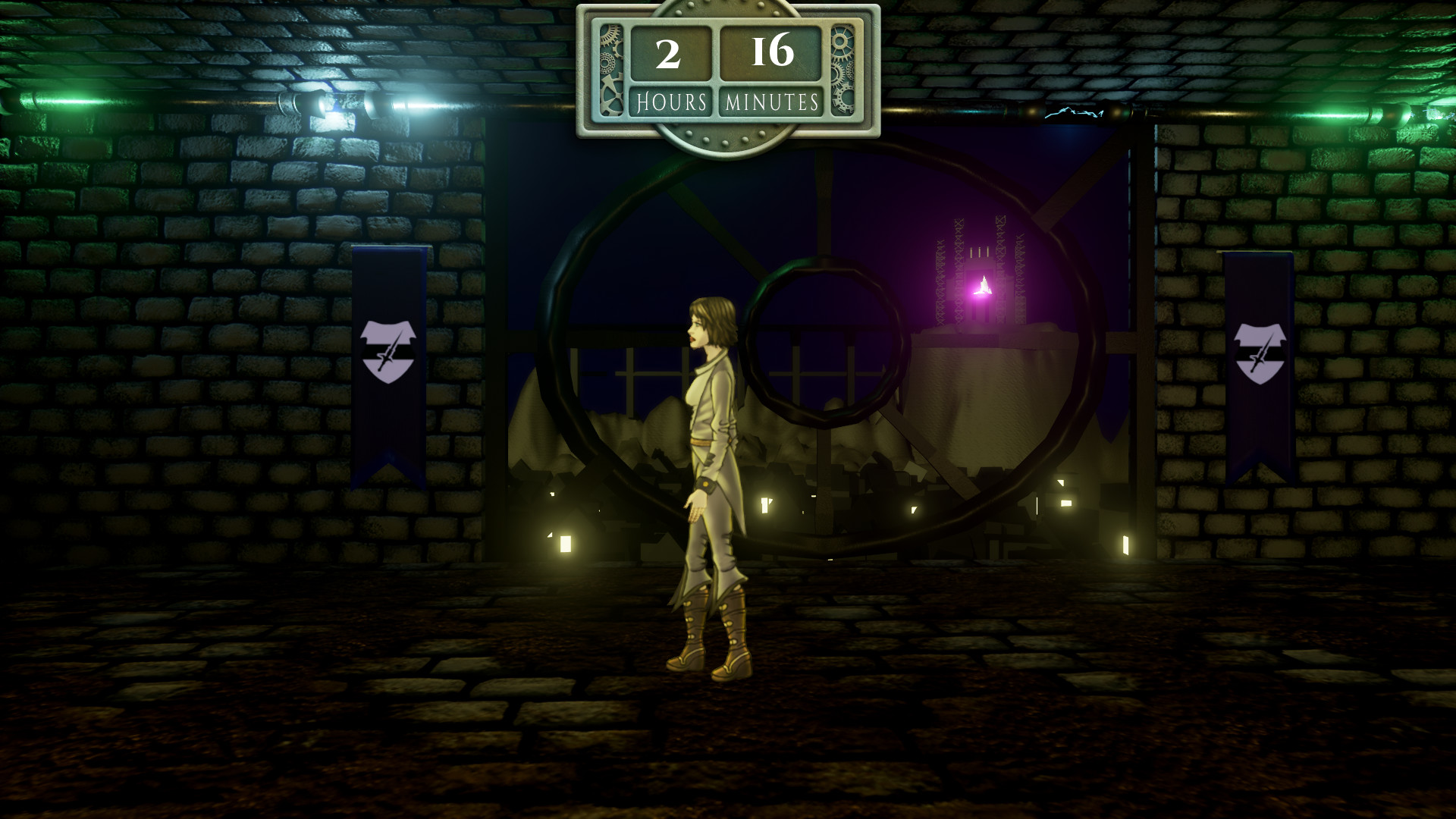This screenshot has width=1456, height=819.
Task: Click the Minutes digit panel showing 16
Action: (772, 54)
